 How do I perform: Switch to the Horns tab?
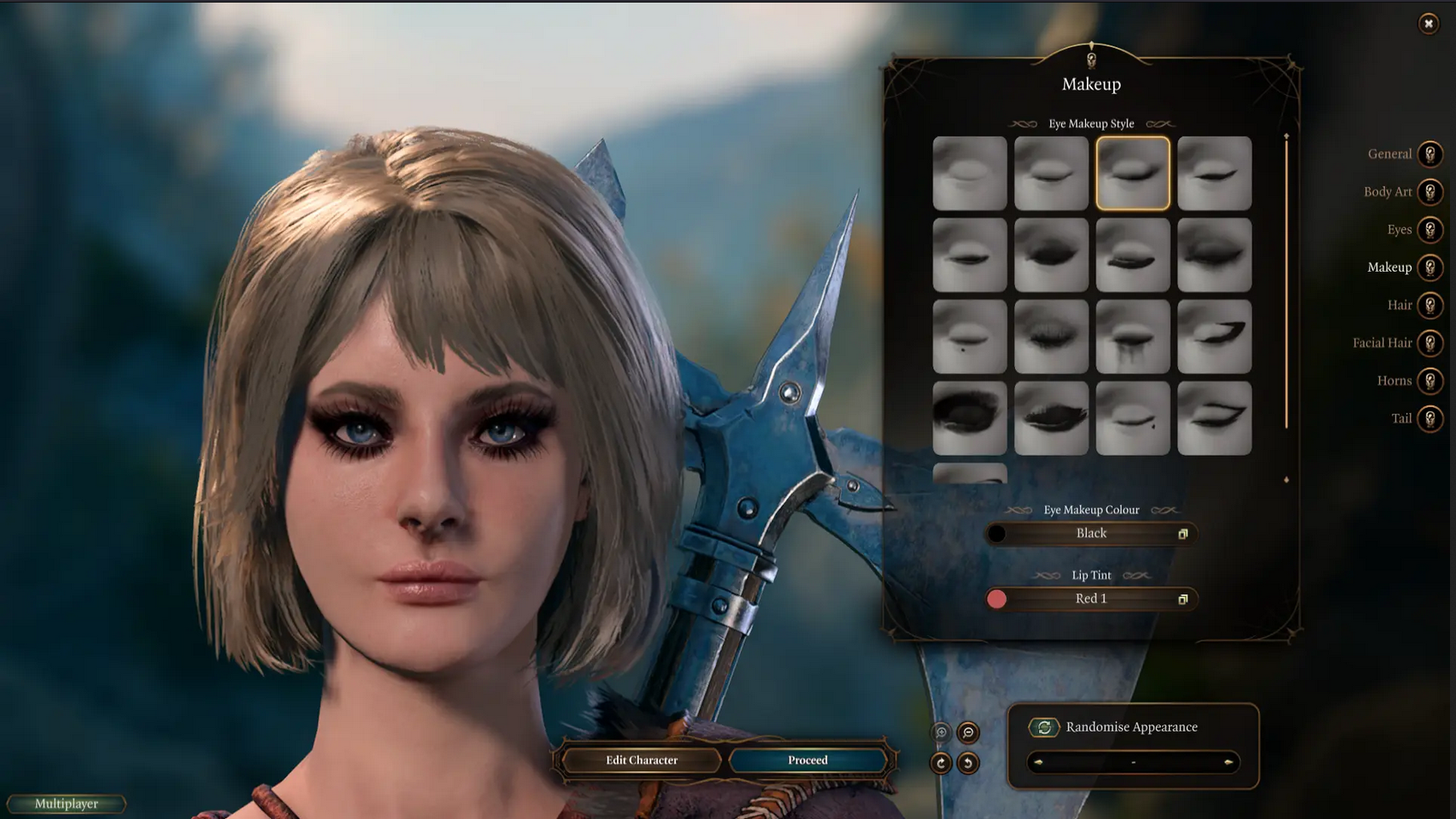(x=1430, y=380)
